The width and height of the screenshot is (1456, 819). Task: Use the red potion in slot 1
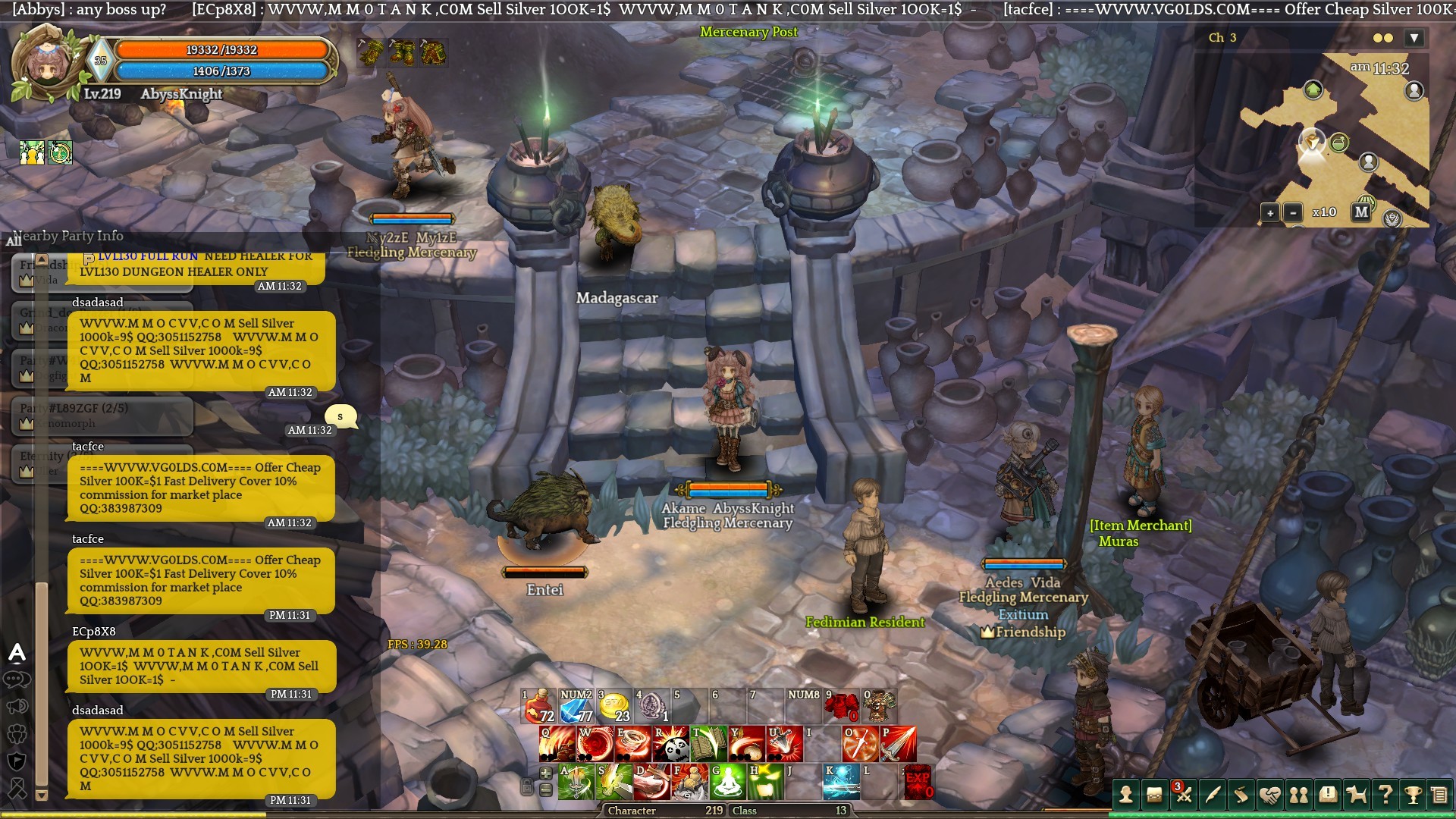(539, 706)
